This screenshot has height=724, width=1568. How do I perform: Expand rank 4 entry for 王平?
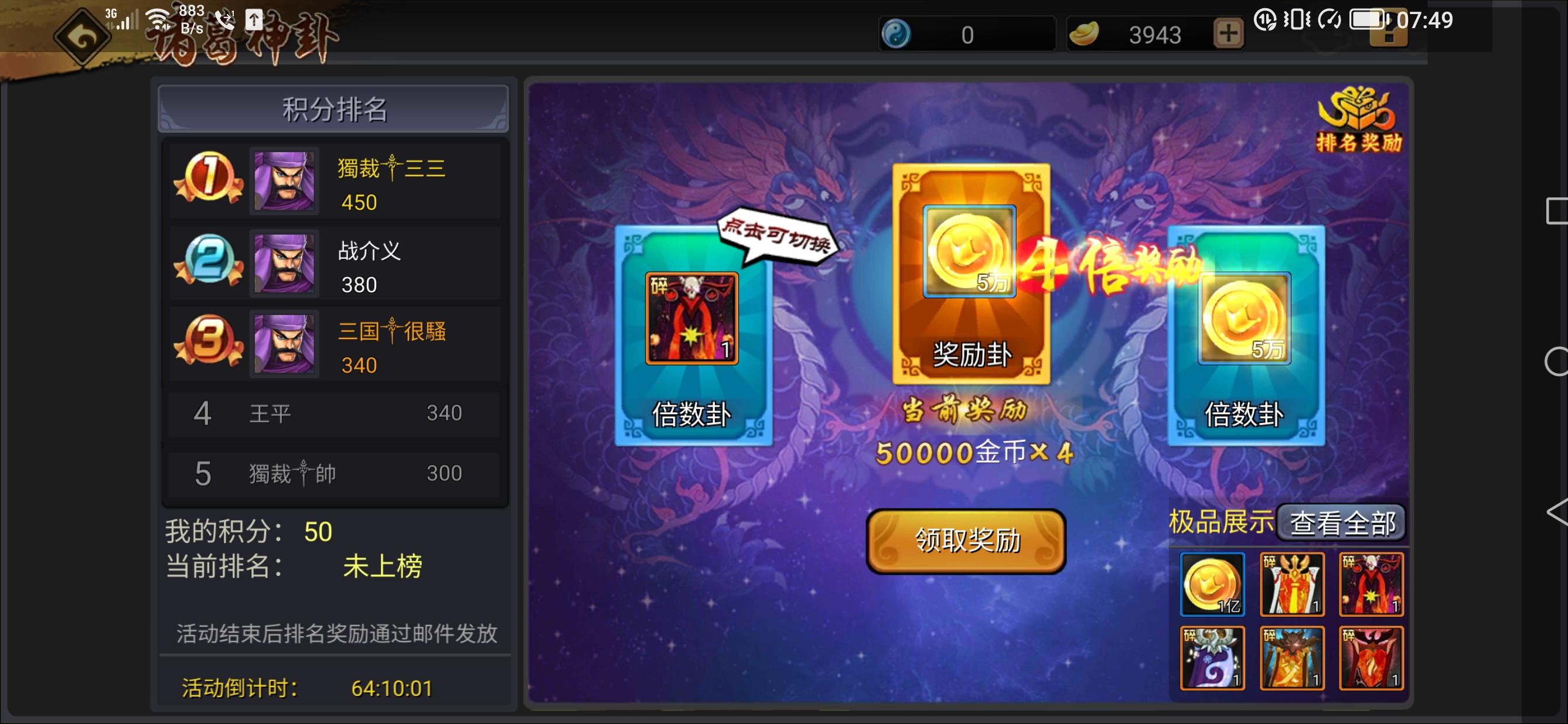[333, 414]
